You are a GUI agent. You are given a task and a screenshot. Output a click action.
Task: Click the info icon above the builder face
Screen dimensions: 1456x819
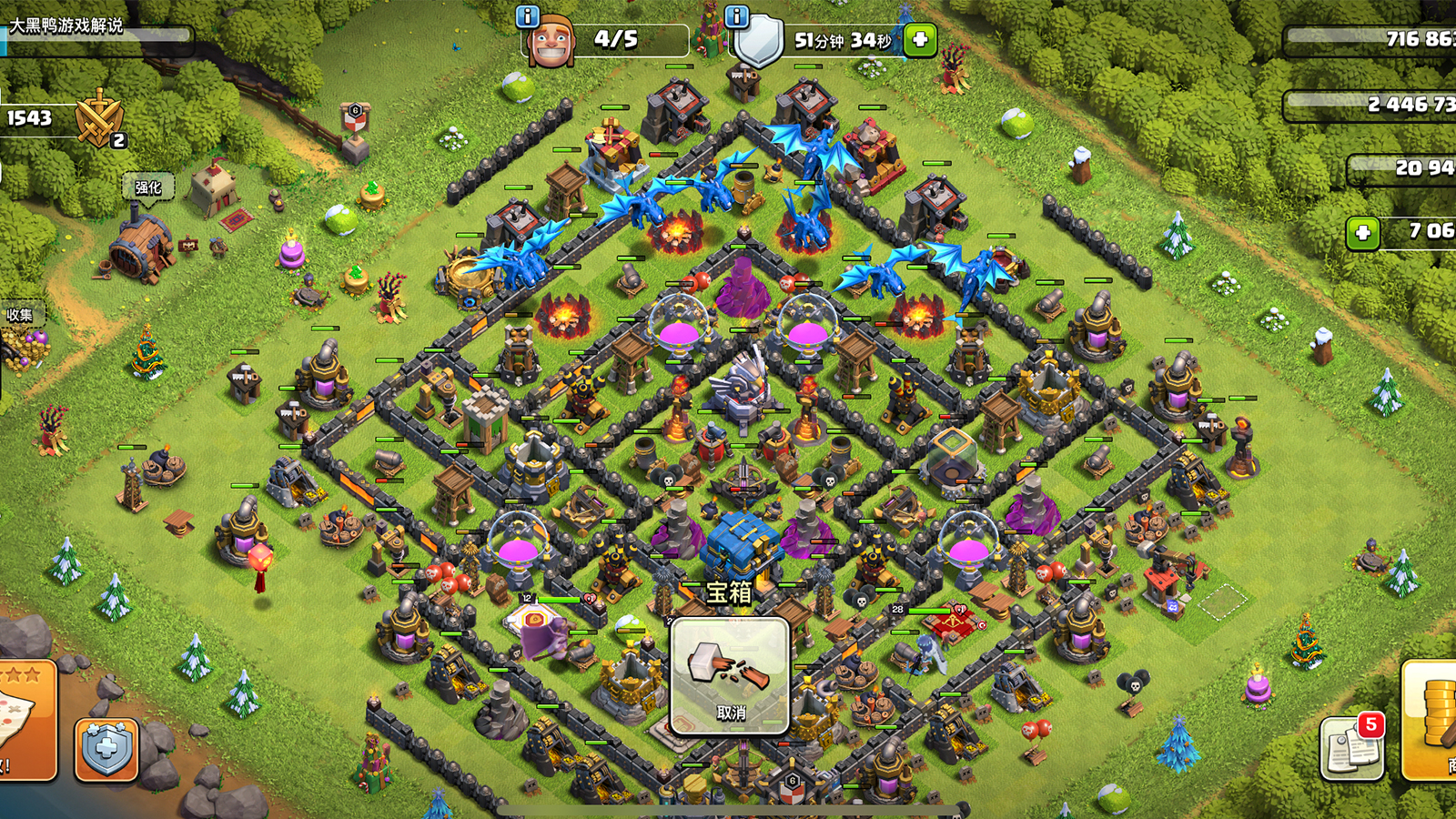528,16
